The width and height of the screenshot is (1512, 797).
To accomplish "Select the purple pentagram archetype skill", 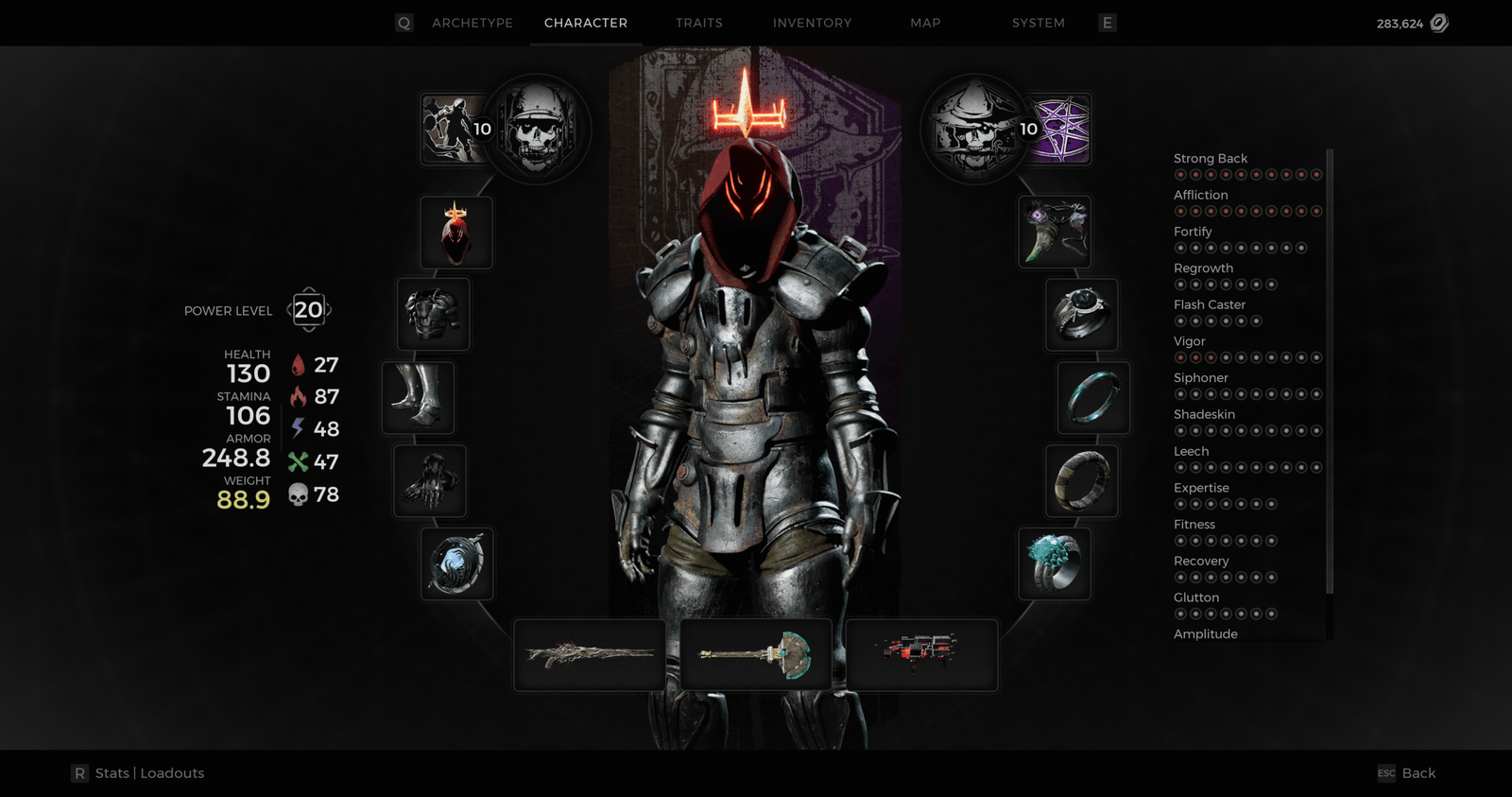I will (x=1060, y=129).
